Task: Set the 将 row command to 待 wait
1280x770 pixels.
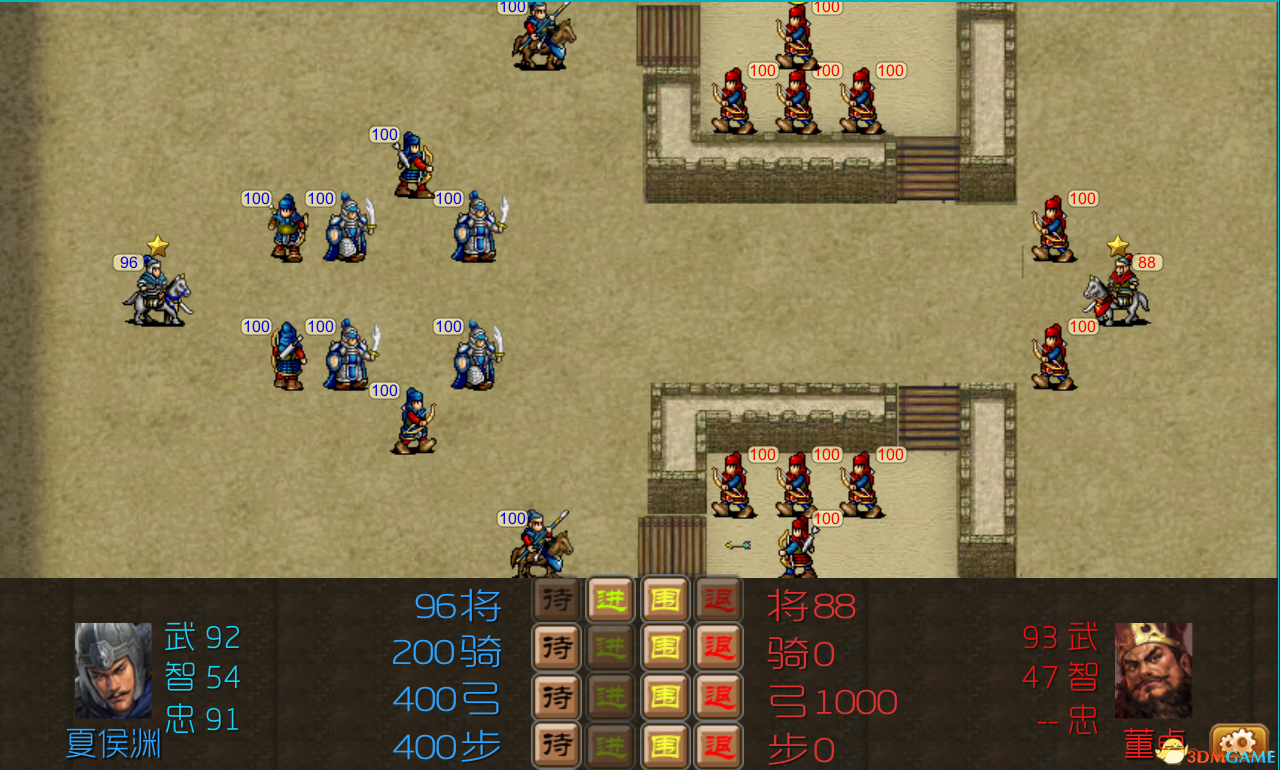Action: (556, 601)
